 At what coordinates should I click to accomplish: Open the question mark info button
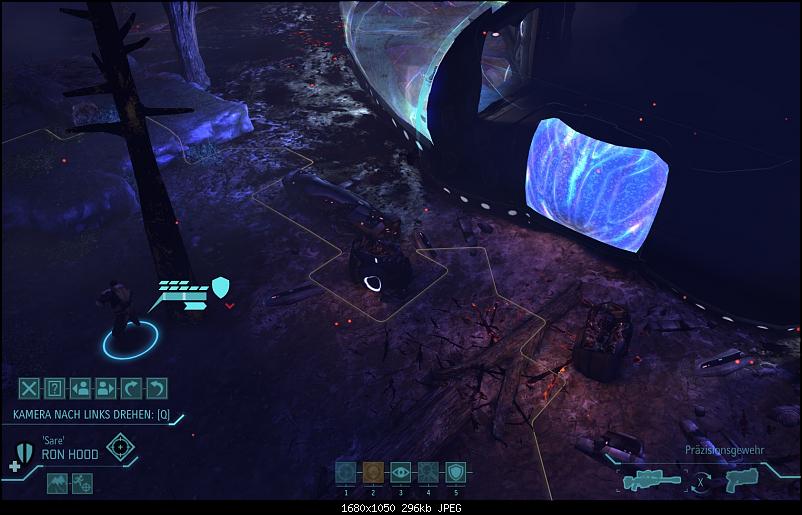[56, 388]
